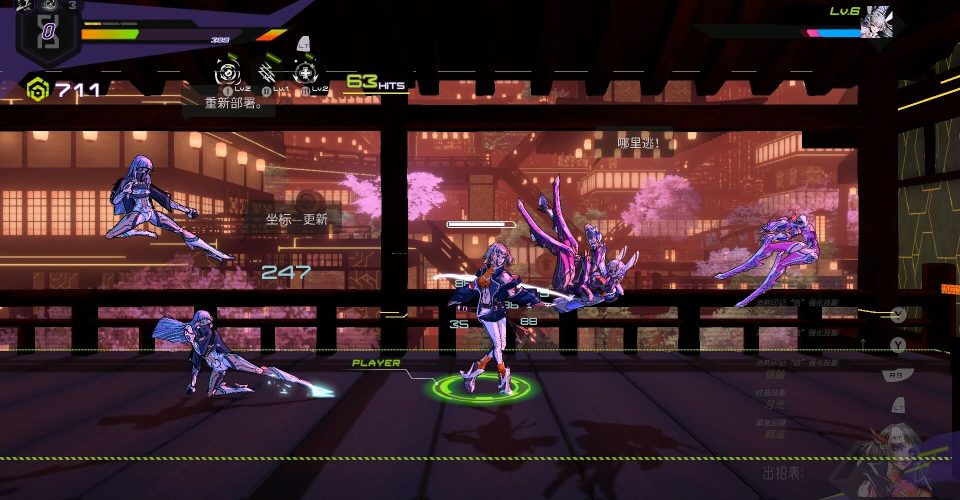The width and height of the screenshot is (960, 500).
Task: Click the character portrait in the corner
Action: click(x=893, y=459)
